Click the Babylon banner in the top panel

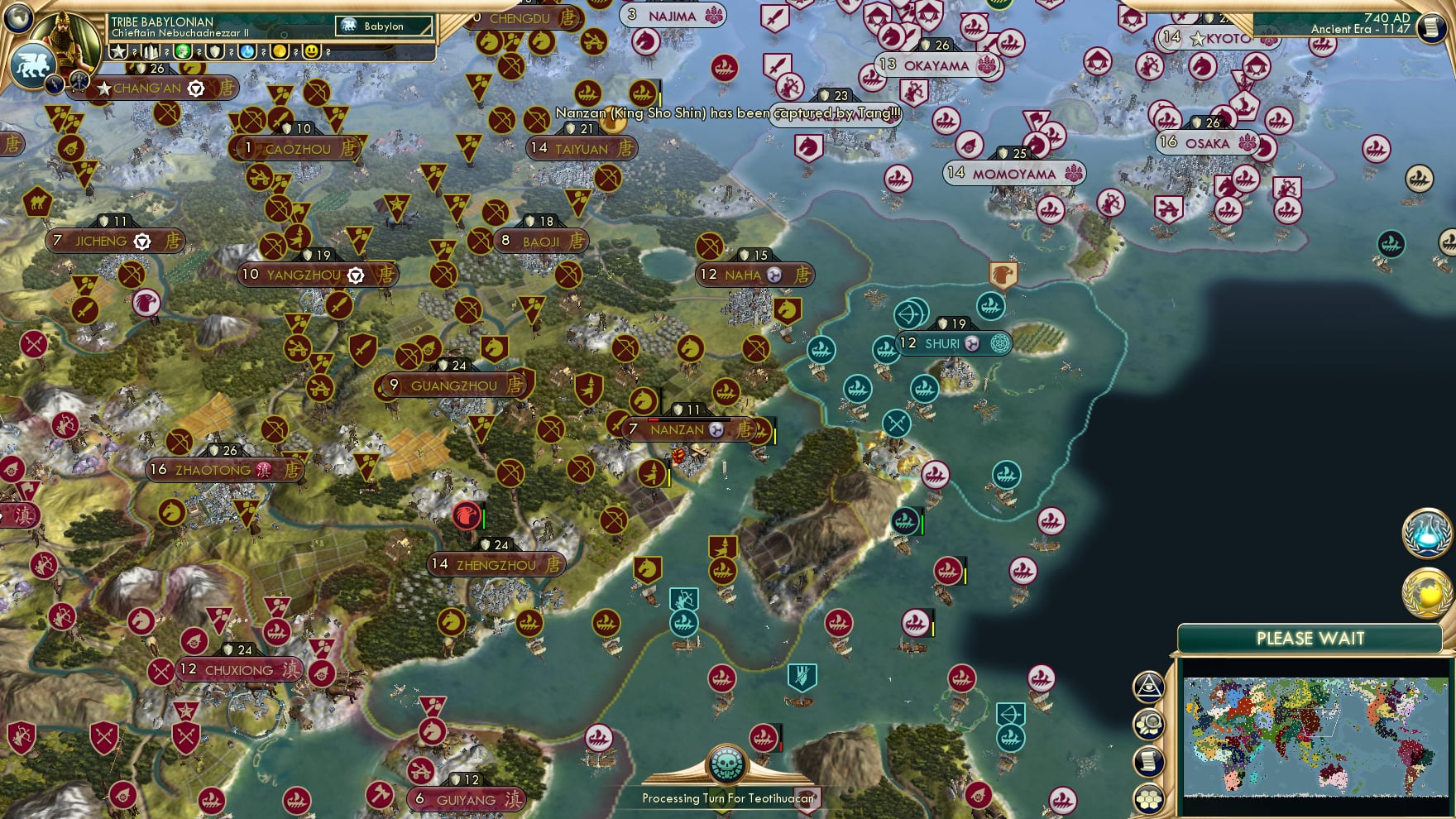pyautogui.click(x=382, y=26)
